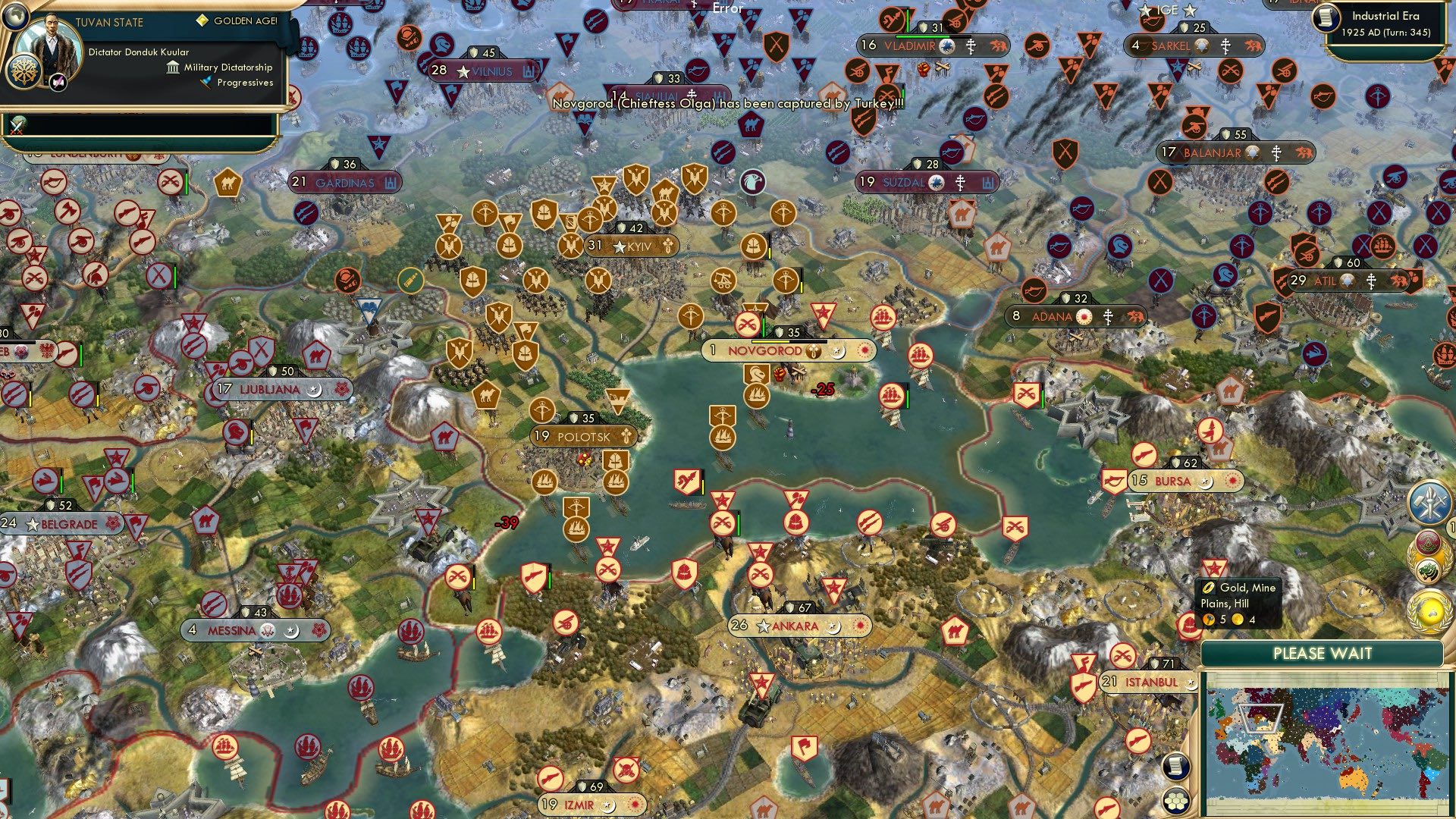Open the notification log scroll icon
This screenshot has height=819, width=1456.
coord(1174,764)
